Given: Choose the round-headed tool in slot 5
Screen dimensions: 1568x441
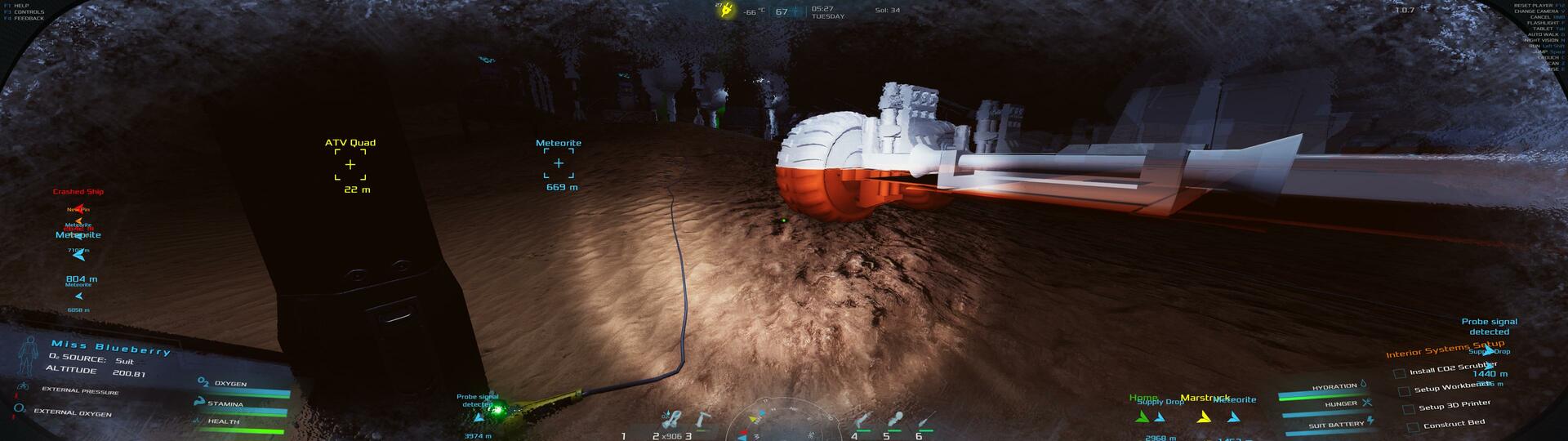Looking at the screenshot, I should tap(894, 421).
